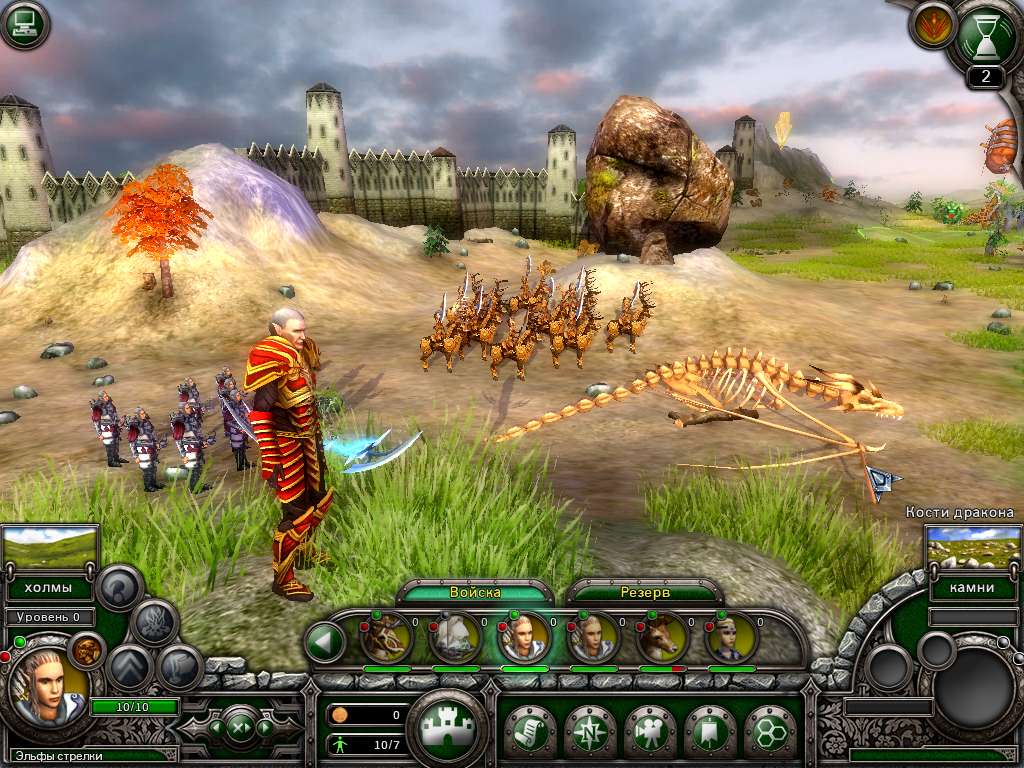Select the antlered stag unit portrait
This screenshot has width=1024, height=768.
pos(385,637)
